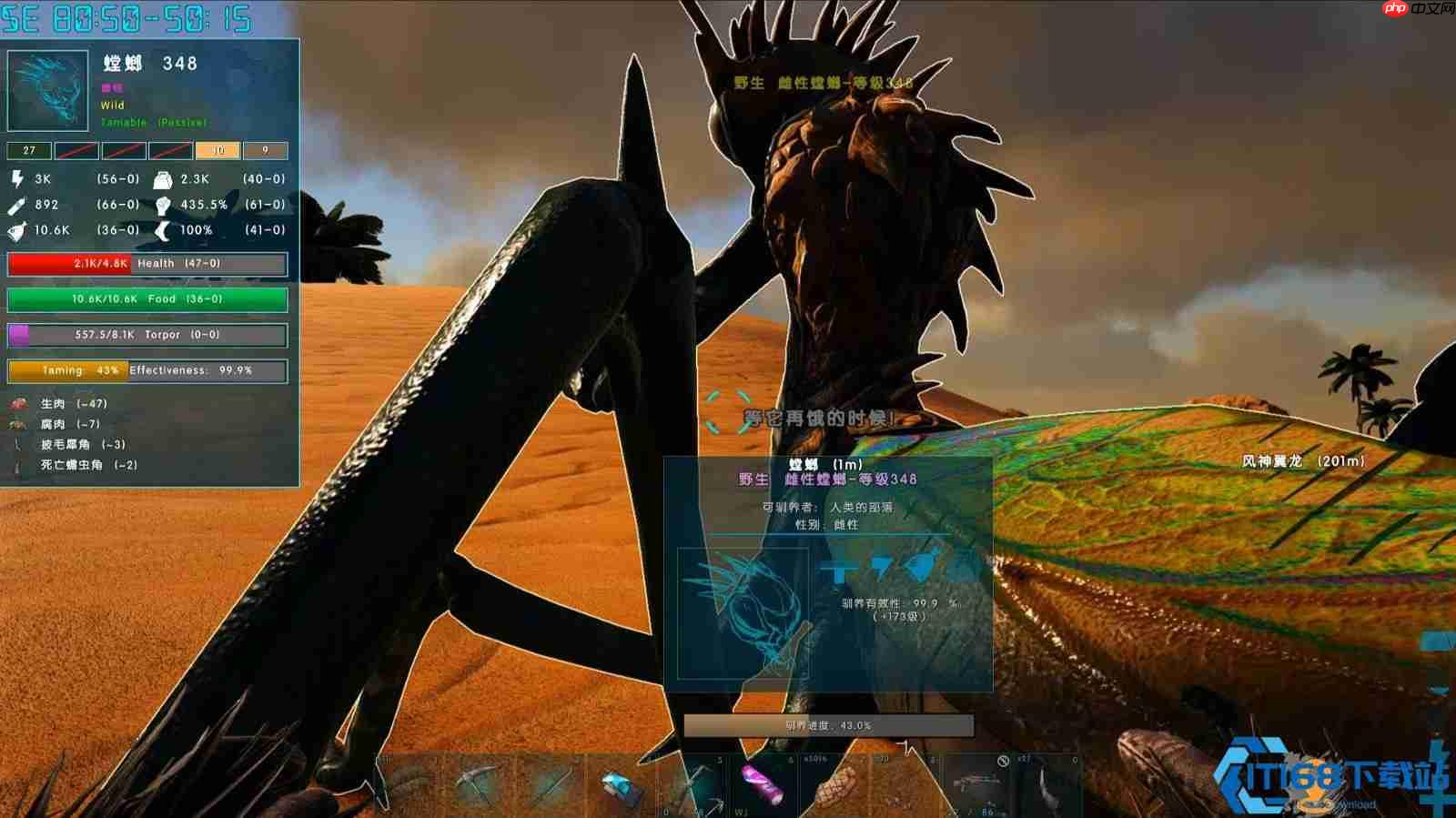Click the mantis portrait in taming tooltip
The image size is (1456, 818).
pyautogui.click(x=743, y=612)
